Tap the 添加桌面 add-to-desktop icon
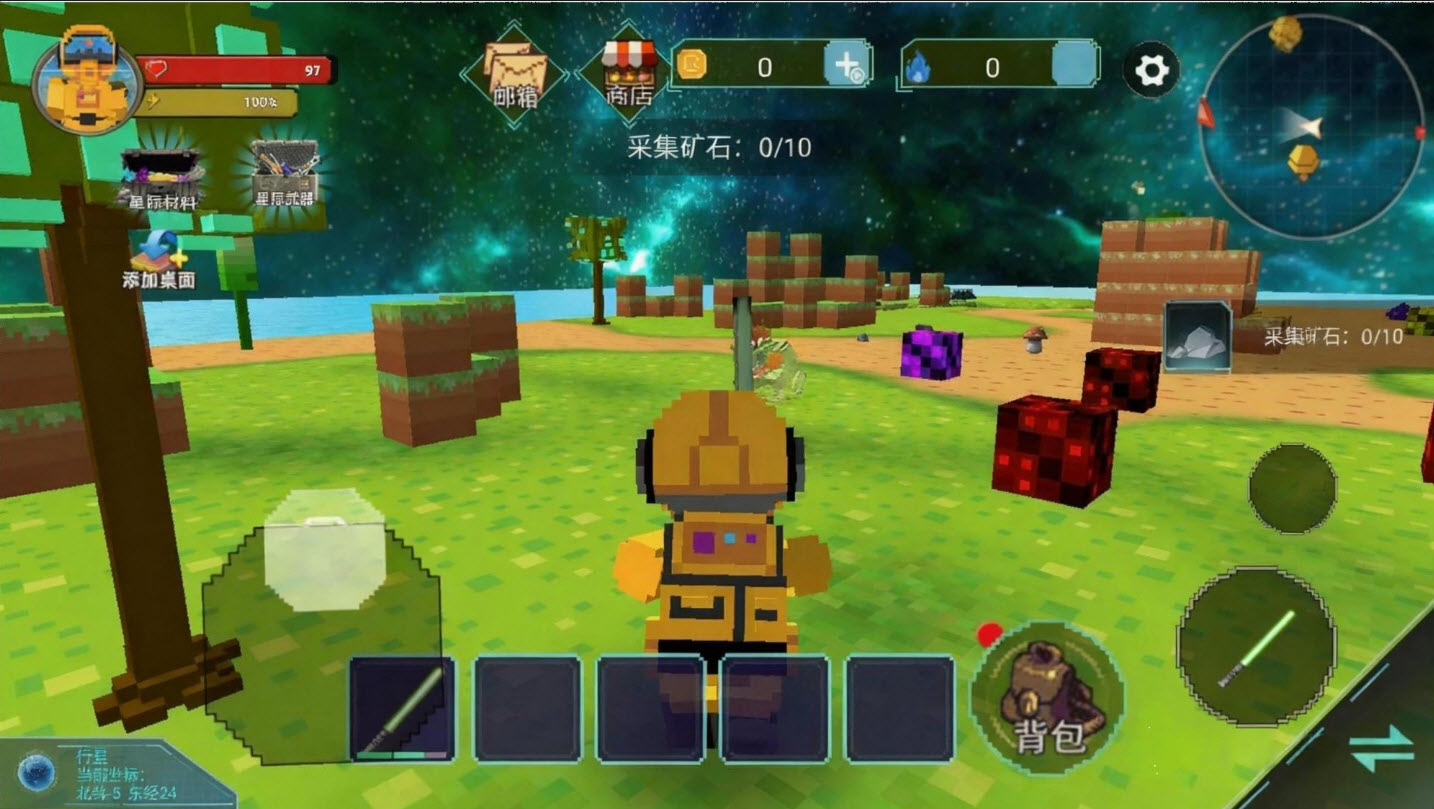 (x=158, y=260)
